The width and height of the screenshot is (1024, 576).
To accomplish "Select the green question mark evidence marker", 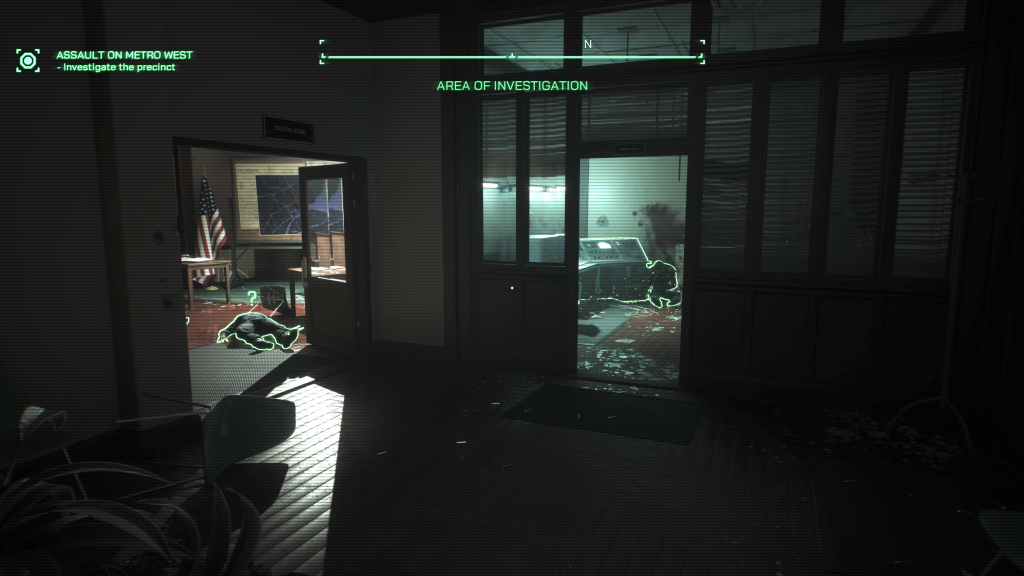I will click(252, 296).
